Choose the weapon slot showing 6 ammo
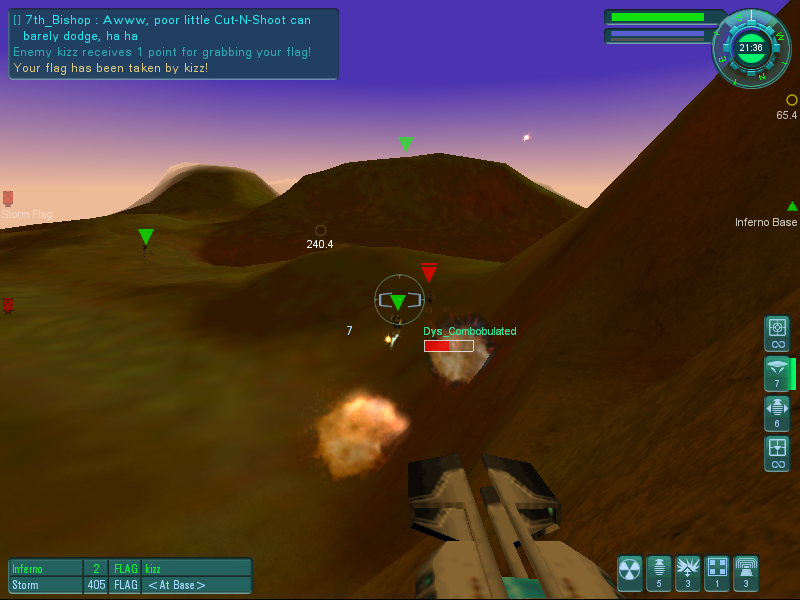This screenshot has height=600, width=800. 777,413
